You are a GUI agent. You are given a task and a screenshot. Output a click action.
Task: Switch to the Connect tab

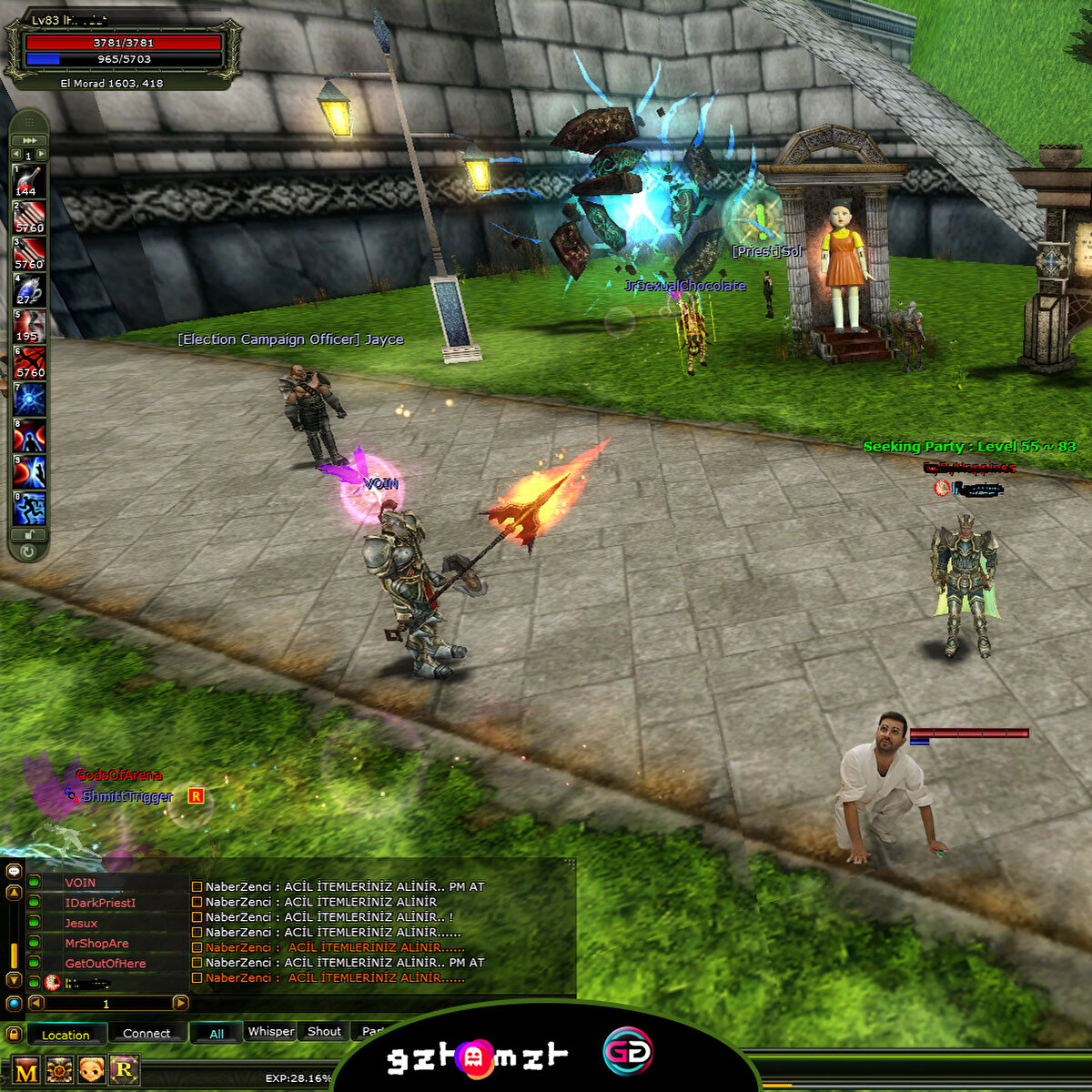pos(147,1034)
